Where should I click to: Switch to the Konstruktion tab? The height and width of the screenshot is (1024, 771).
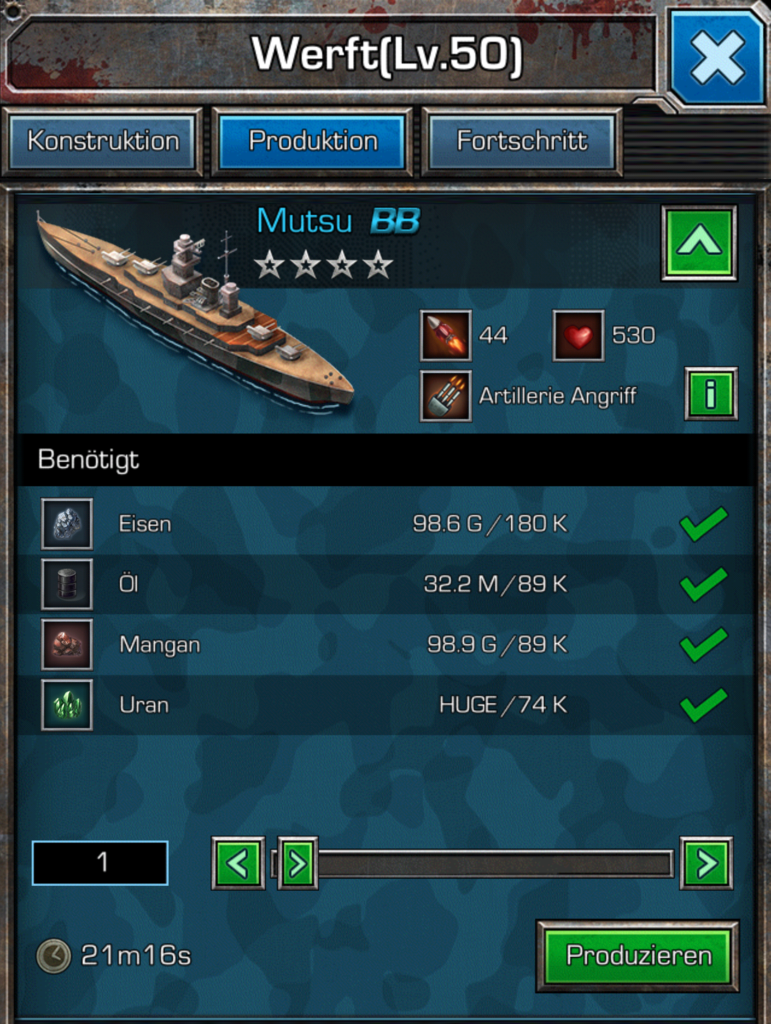click(103, 141)
